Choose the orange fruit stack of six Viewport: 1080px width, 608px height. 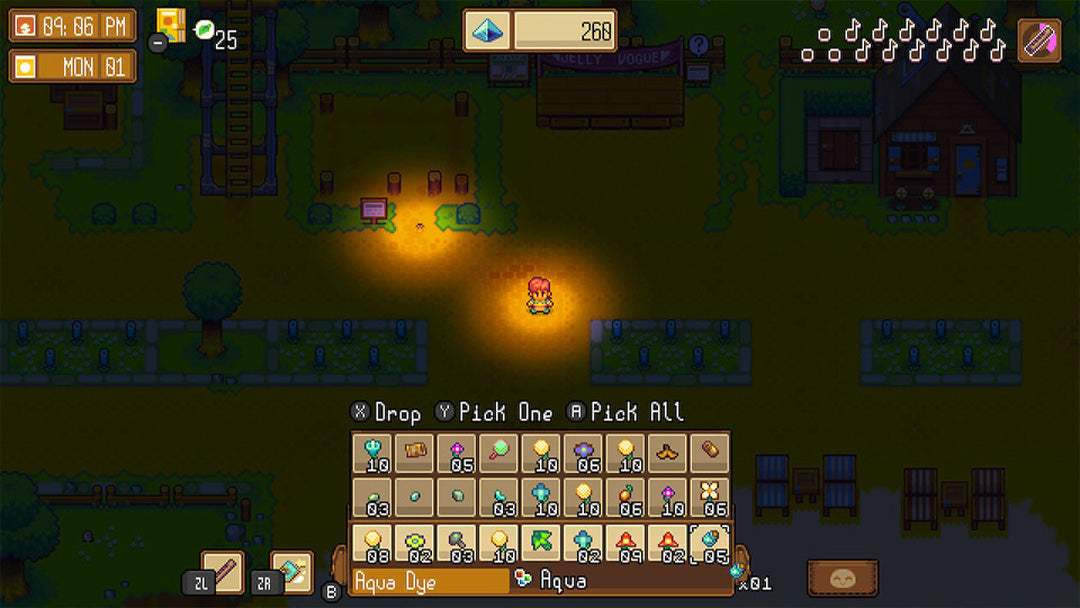coord(625,497)
